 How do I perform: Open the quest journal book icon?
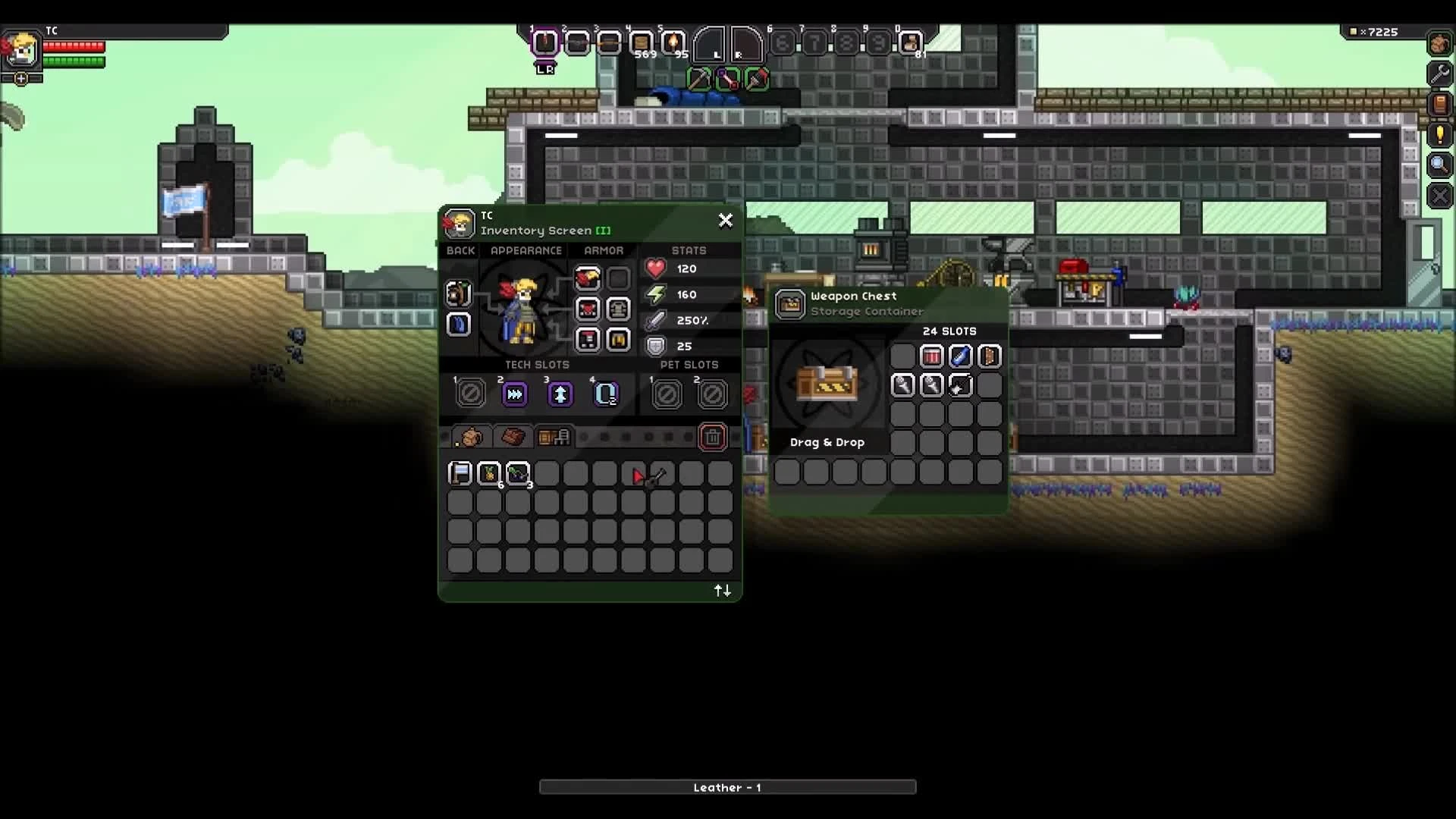(x=1439, y=105)
